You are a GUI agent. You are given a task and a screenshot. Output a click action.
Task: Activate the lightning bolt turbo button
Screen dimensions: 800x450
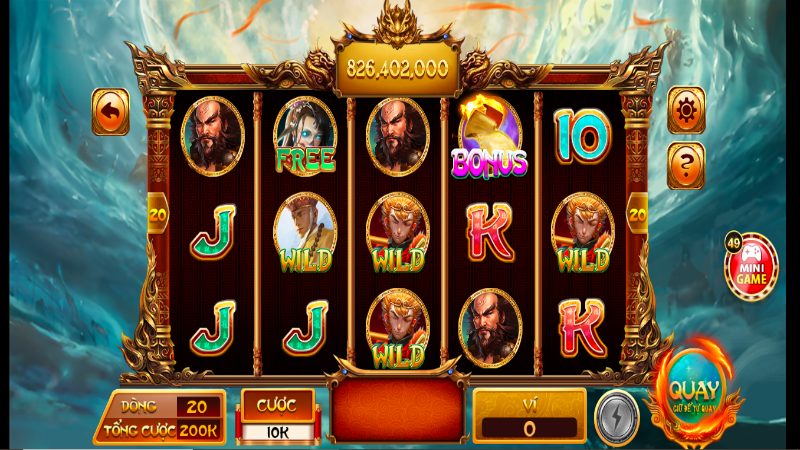pyautogui.click(x=616, y=419)
